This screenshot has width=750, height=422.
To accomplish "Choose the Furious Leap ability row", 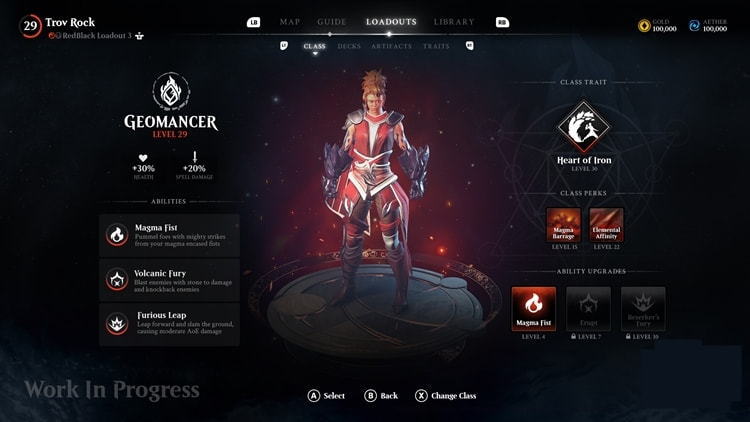I will [x=169, y=323].
